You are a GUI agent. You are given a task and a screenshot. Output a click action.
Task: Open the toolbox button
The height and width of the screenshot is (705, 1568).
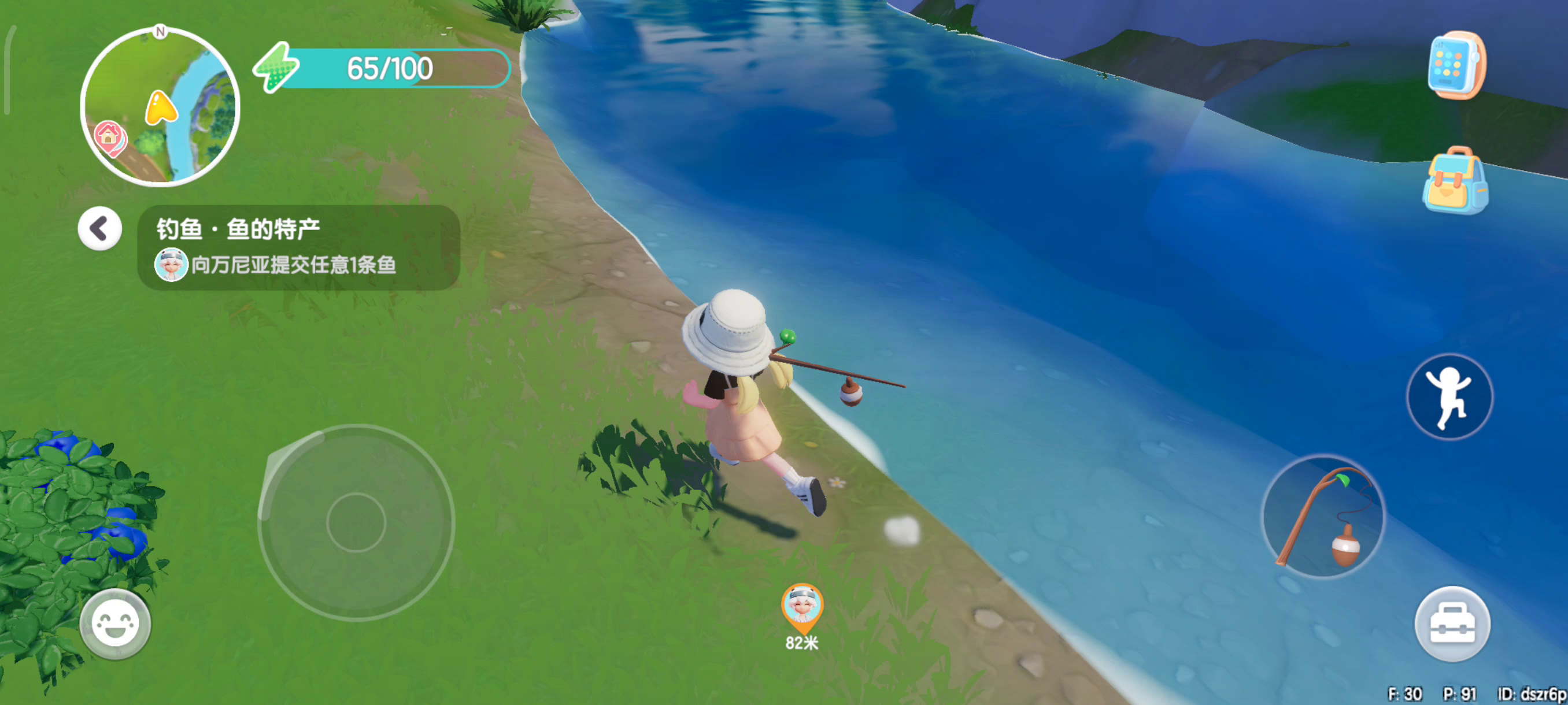(x=1452, y=624)
